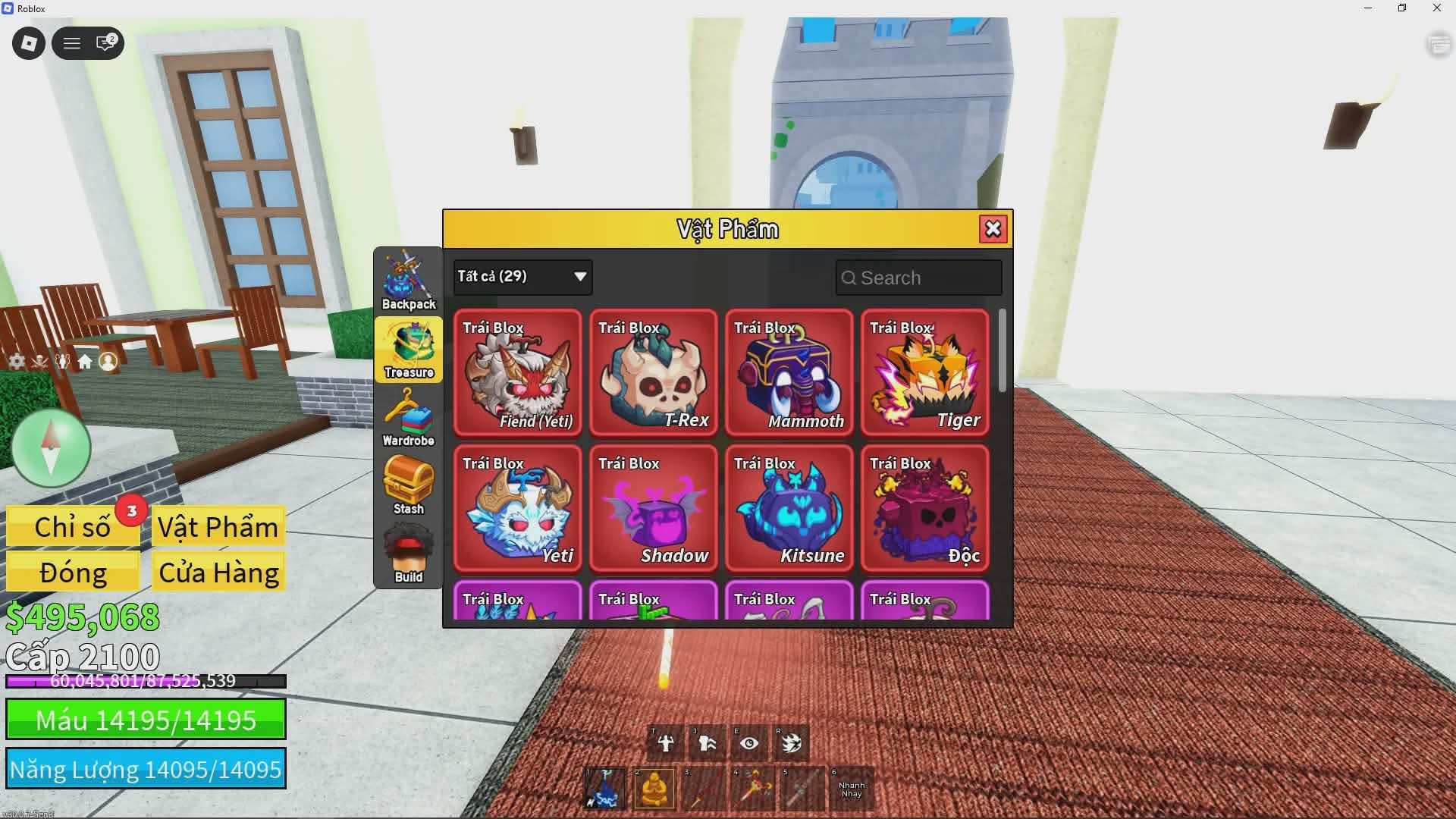Close the Vật Phẩm inventory window
Viewport: 1456px width, 819px height.
tap(993, 229)
